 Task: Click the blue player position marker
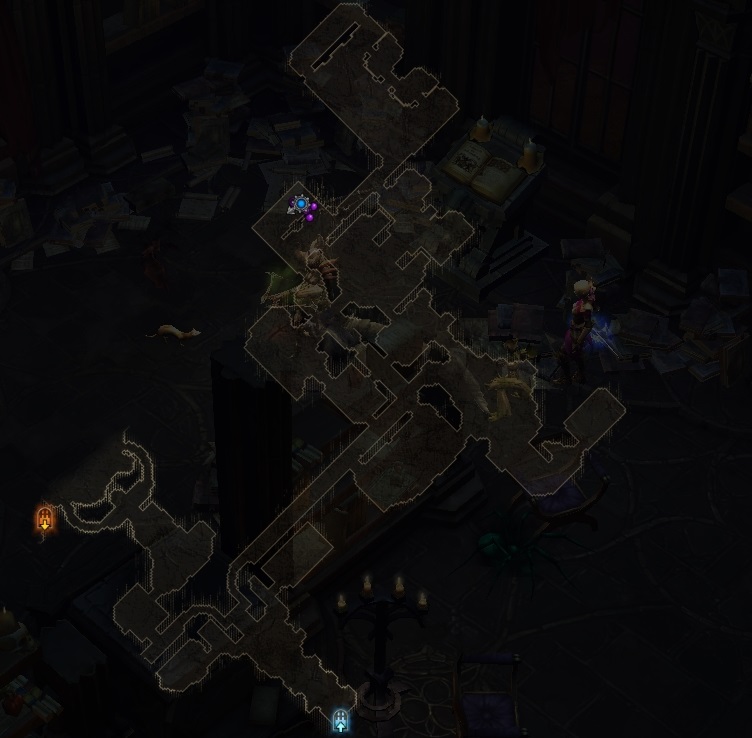[x=301, y=204]
